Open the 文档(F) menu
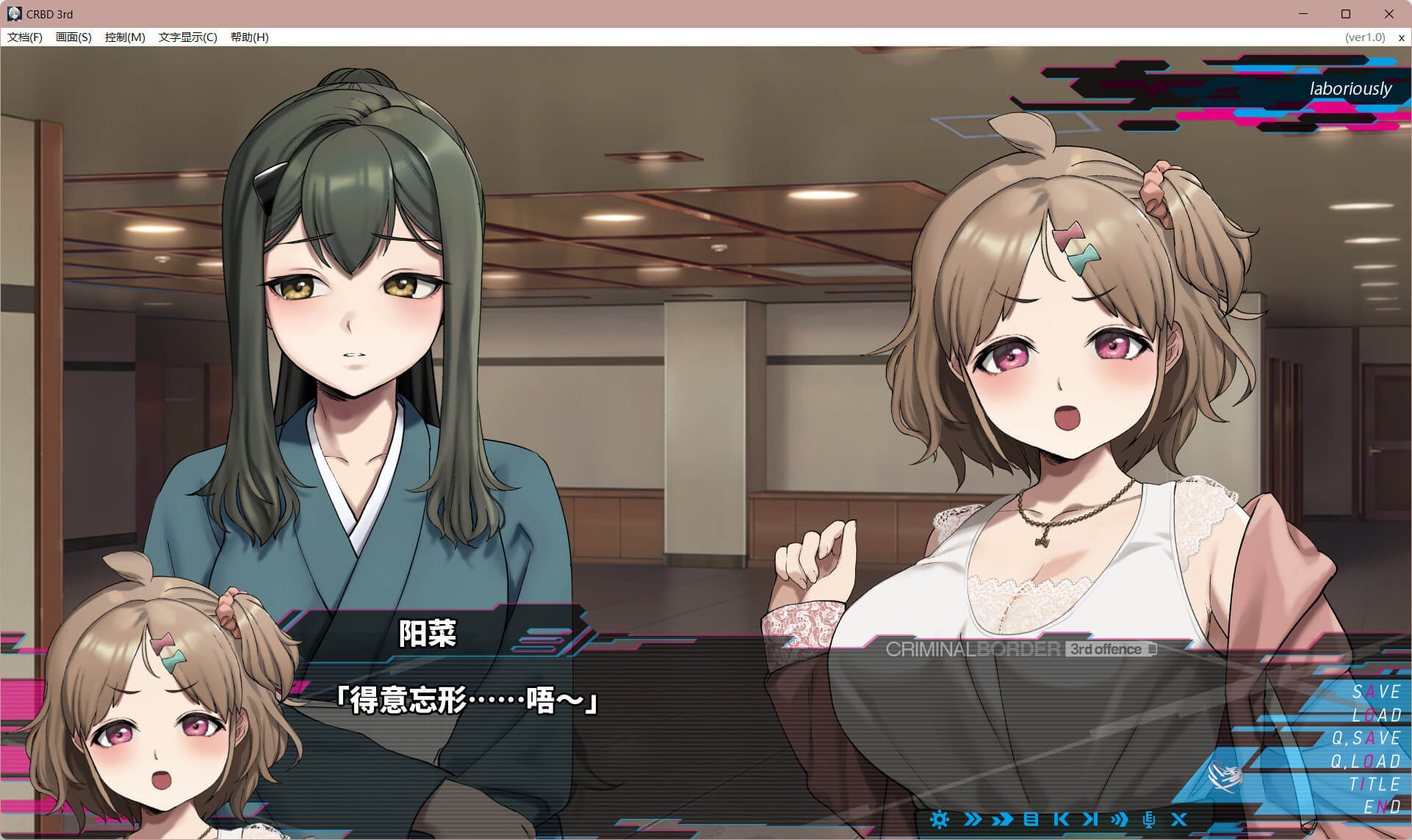Image resolution: width=1412 pixels, height=840 pixels. point(25,37)
